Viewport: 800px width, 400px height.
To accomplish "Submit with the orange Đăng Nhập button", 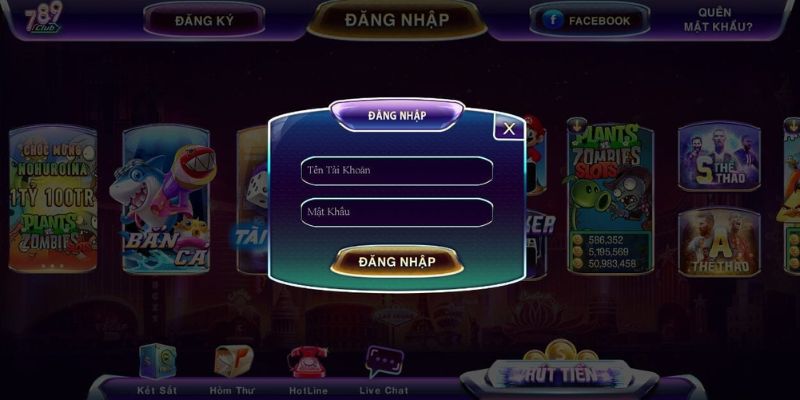I will coord(397,261).
